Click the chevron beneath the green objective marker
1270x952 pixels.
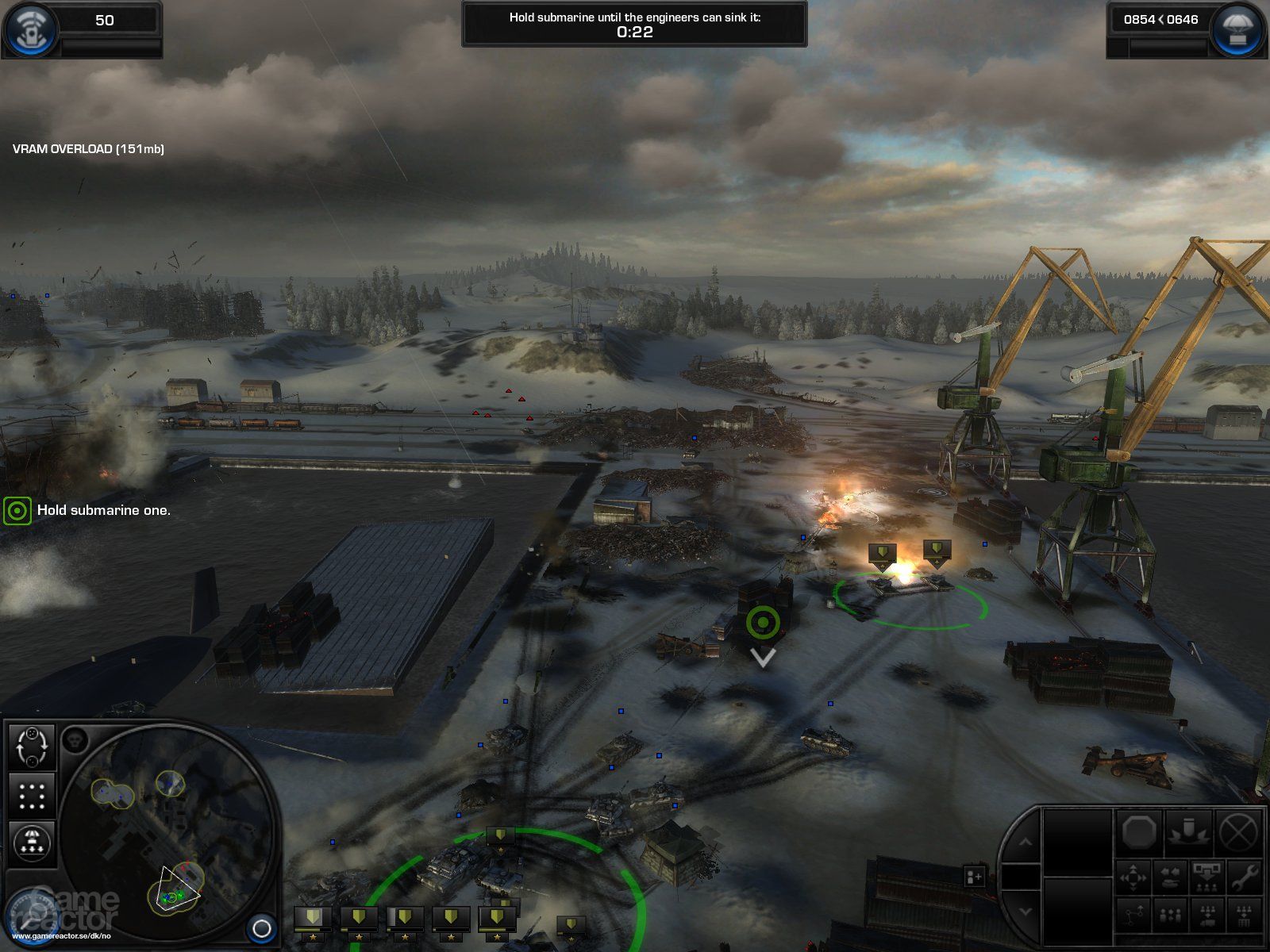(763, 658)
